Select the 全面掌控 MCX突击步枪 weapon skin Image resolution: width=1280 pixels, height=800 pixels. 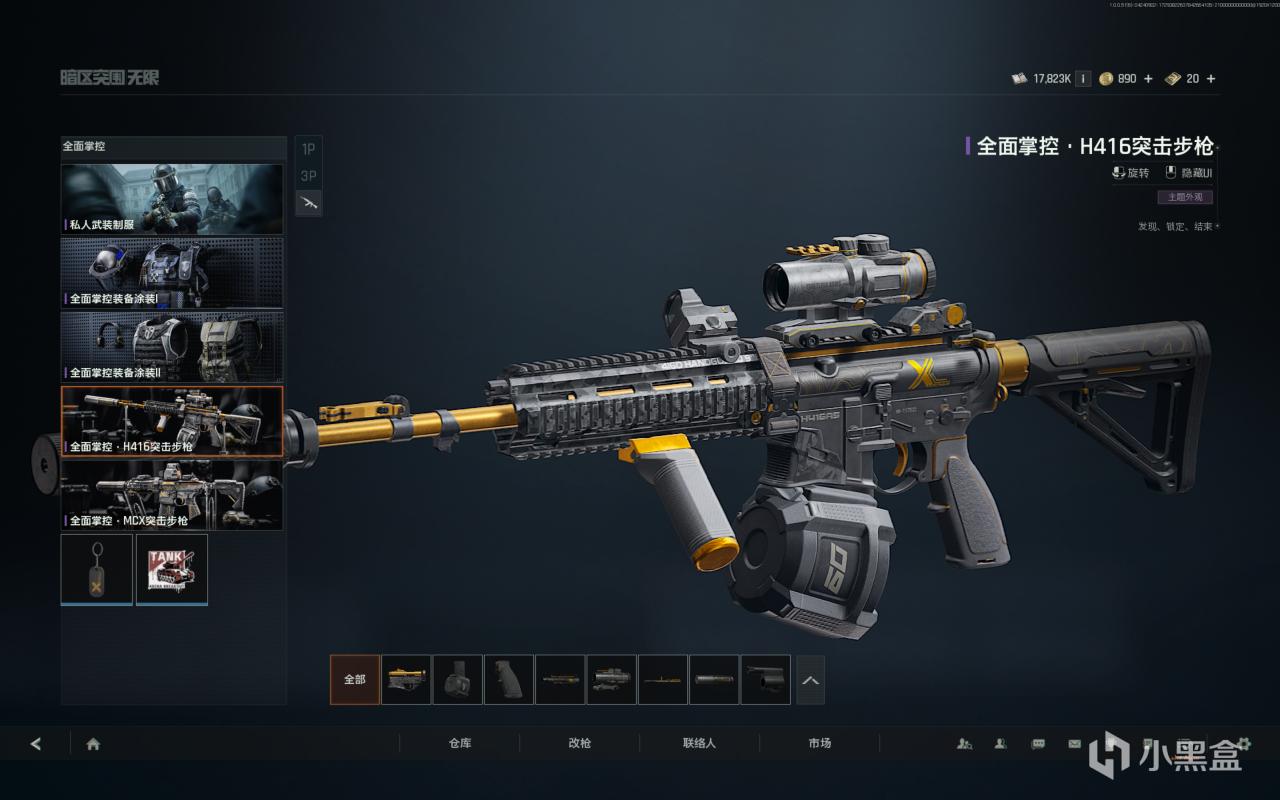(172, 494)
